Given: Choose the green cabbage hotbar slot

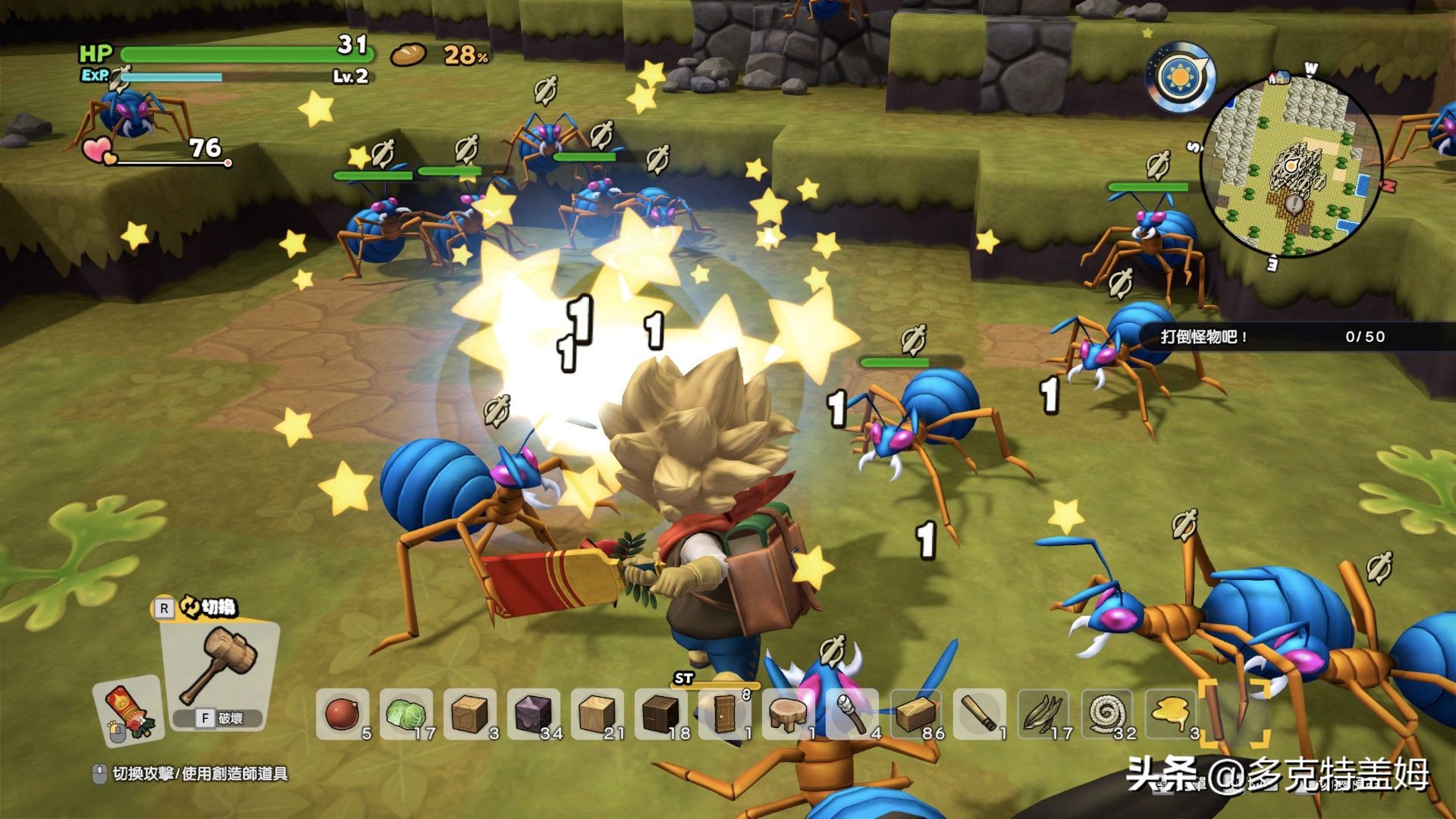Looking at the screenshot, I should 404,714.
